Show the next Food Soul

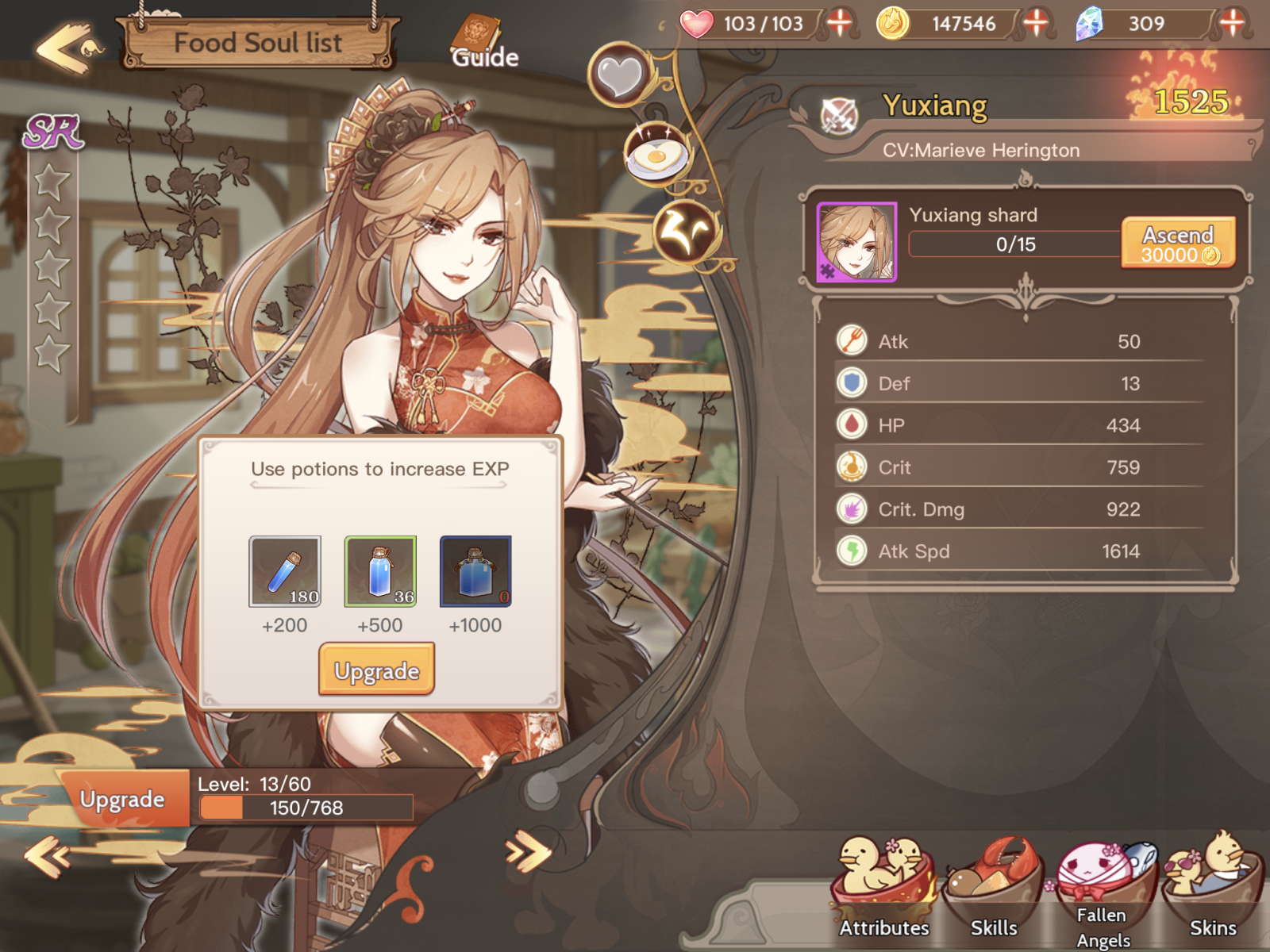tap(528, 854)
